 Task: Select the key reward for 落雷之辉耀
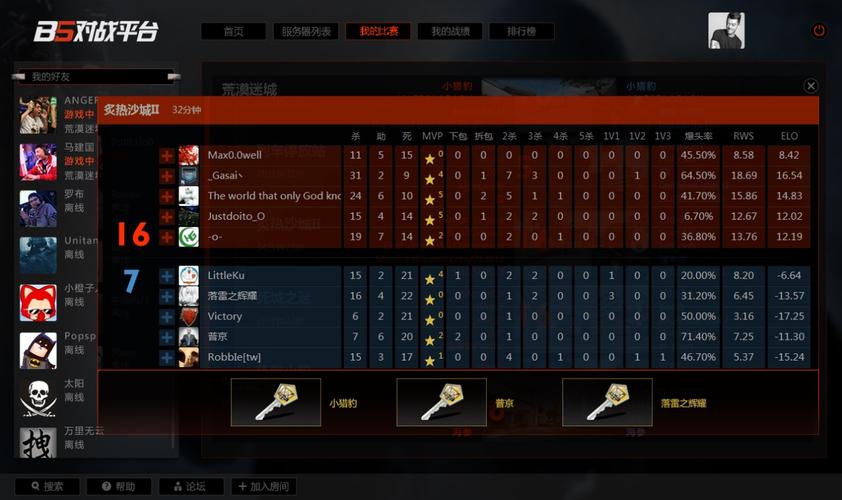point(607,402)
